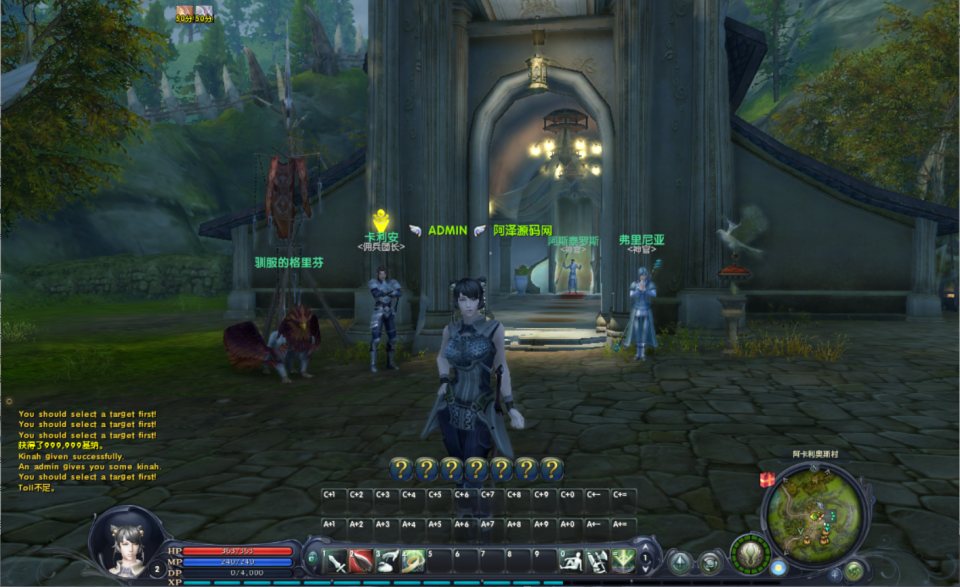The height and width of the screenshot is (587, 960).
Task: Click the round blue crystal menu button
Action: coord(681,563)
